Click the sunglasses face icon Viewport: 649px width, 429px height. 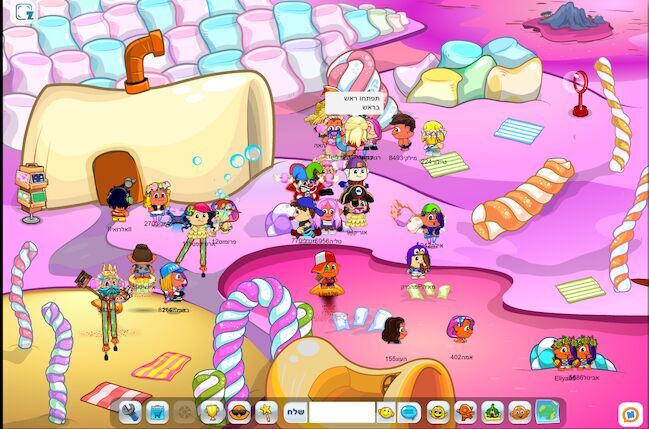point(239,411)
